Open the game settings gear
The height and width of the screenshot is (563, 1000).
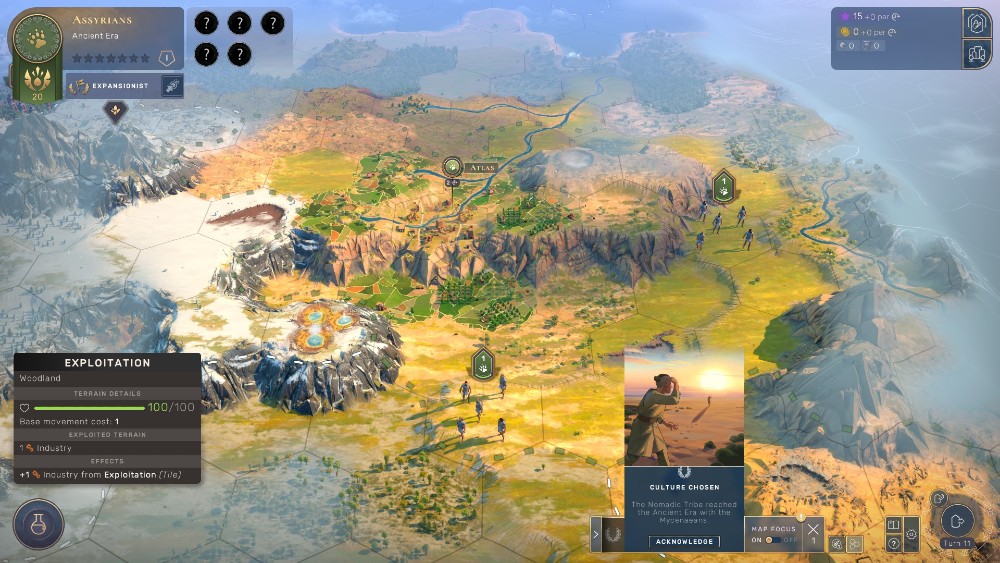(x=911, y=534)
